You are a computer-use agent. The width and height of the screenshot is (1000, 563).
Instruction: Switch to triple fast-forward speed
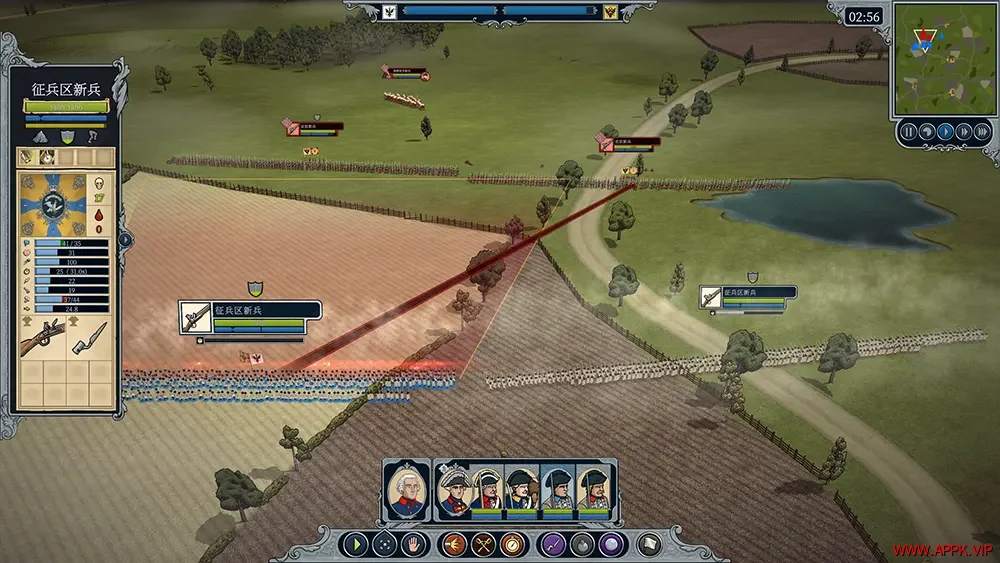click(981, 131)
